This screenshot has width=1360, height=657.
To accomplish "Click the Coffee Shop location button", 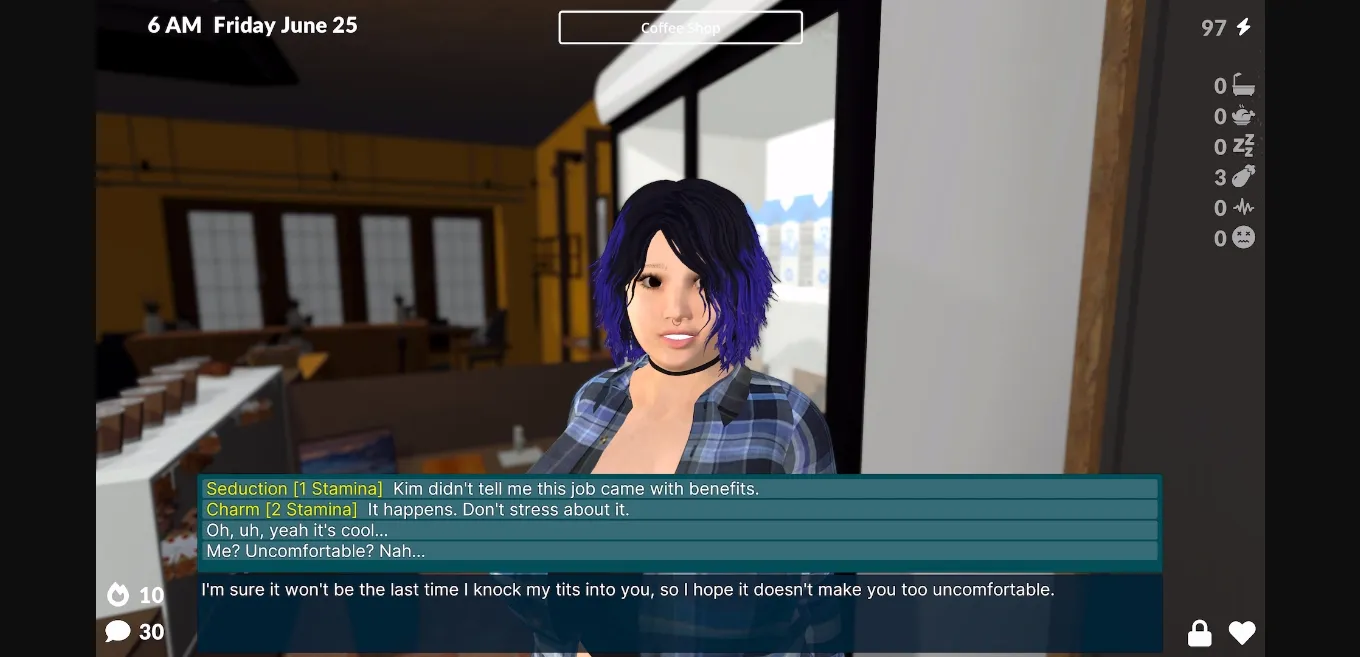I will 680,28.
